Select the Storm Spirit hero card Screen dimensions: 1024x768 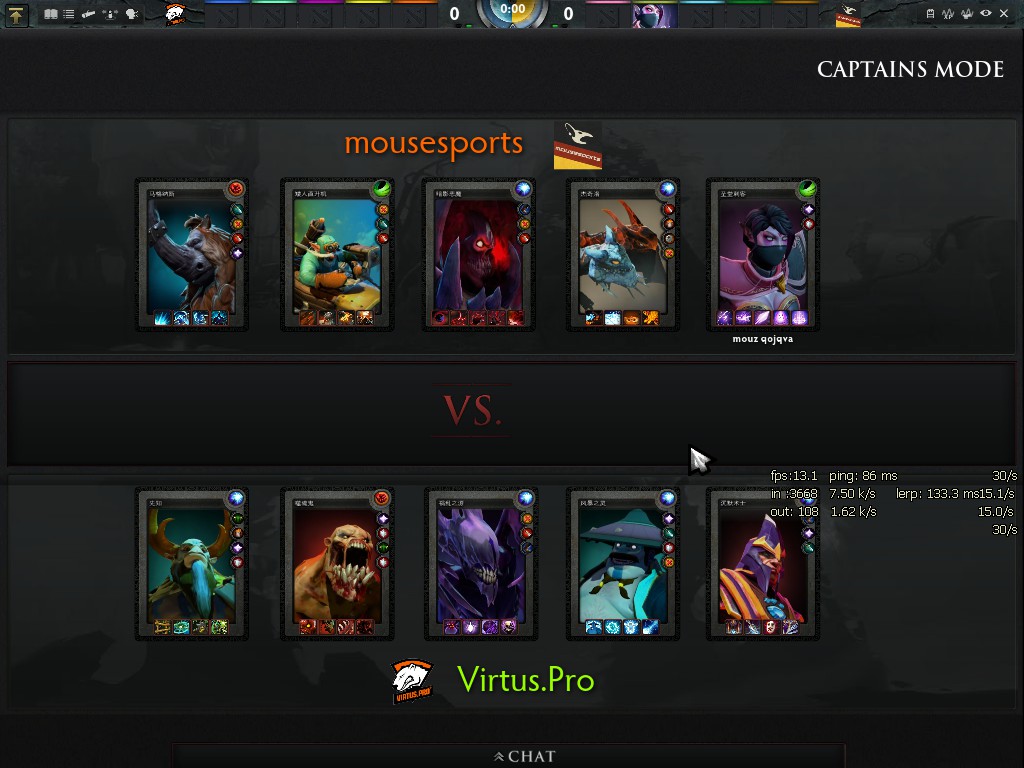(x=623, y=564)
